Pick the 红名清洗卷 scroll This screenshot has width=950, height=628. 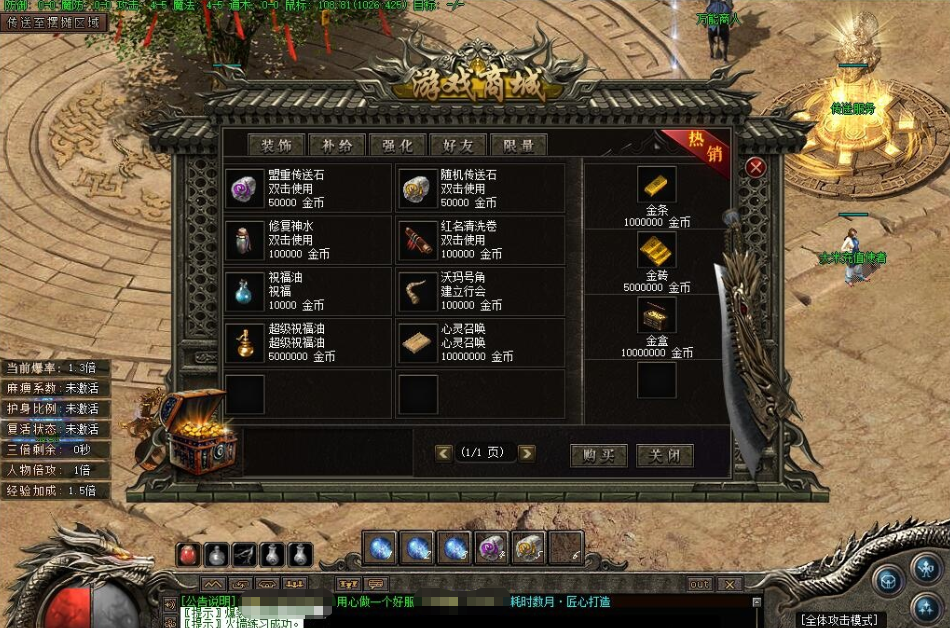(x=417, y=240)
